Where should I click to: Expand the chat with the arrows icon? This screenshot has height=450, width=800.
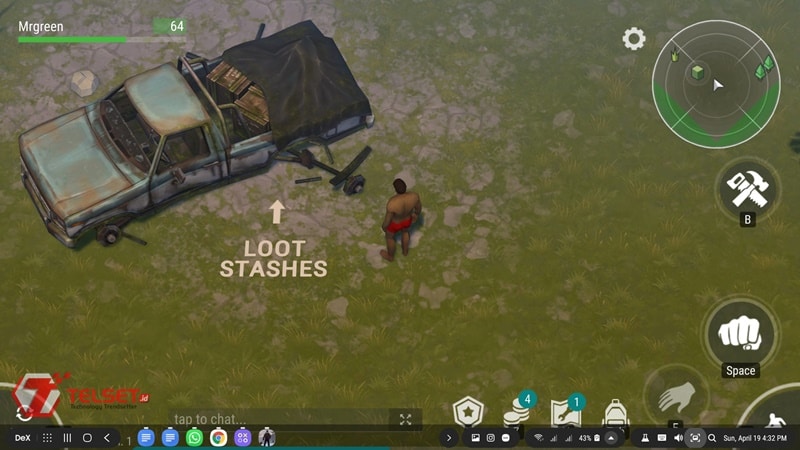[405, 419]
